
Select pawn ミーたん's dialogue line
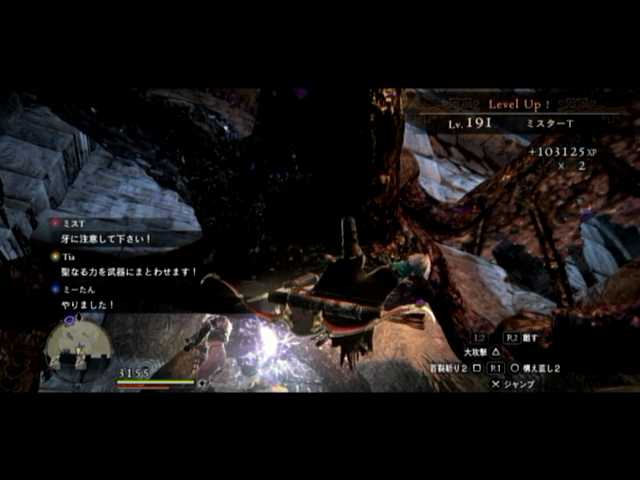(90, 304)
